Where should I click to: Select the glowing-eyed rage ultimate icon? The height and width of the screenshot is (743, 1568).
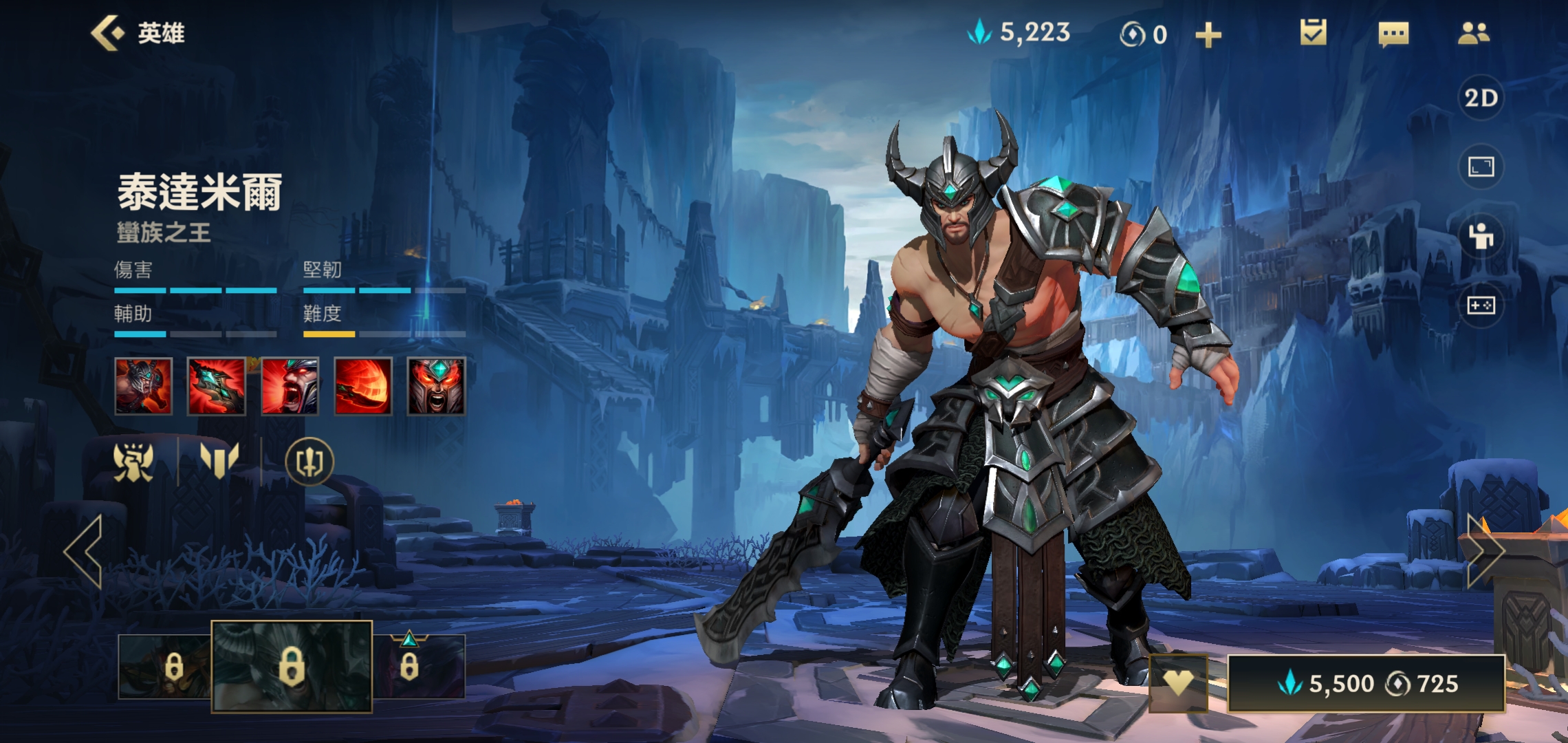pos(436,386)
